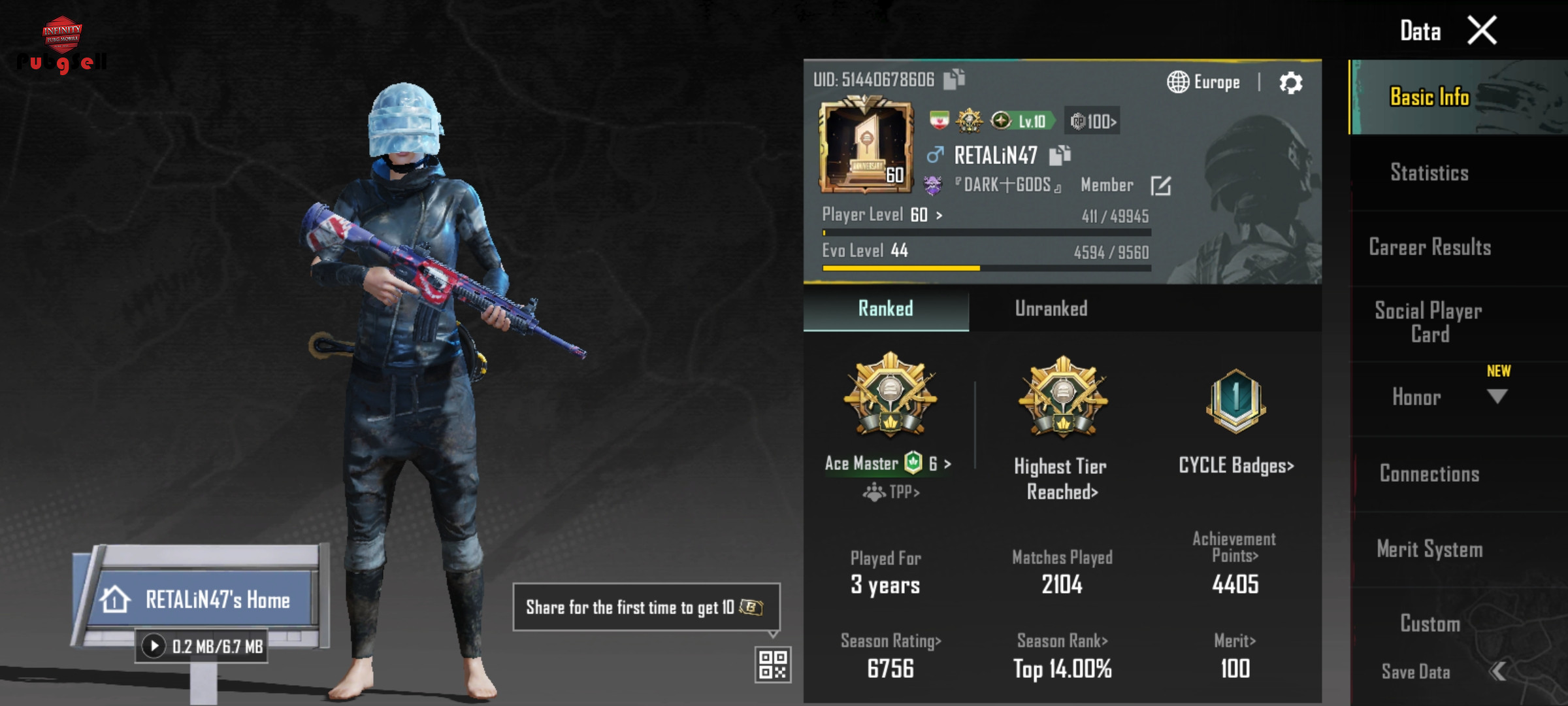Copy the RETALiN47 player name
Screen dimensions: 1568x706
point(1060,155)
